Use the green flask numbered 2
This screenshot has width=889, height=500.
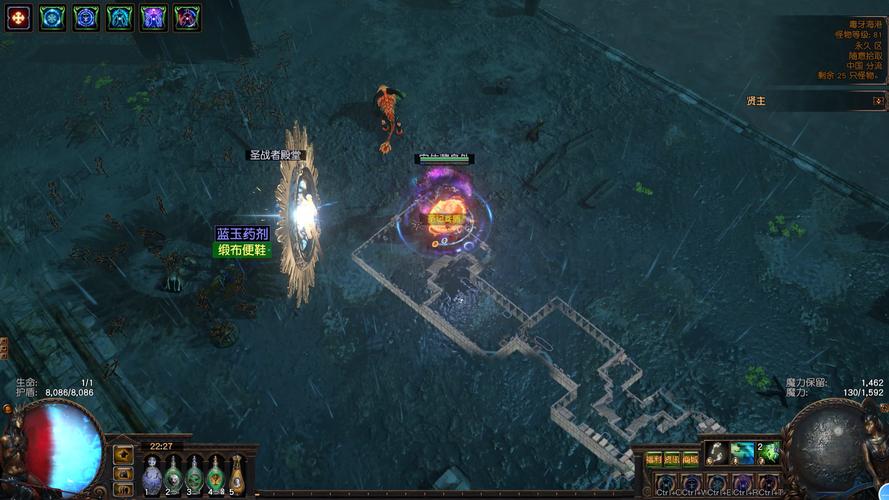point(172,474)
